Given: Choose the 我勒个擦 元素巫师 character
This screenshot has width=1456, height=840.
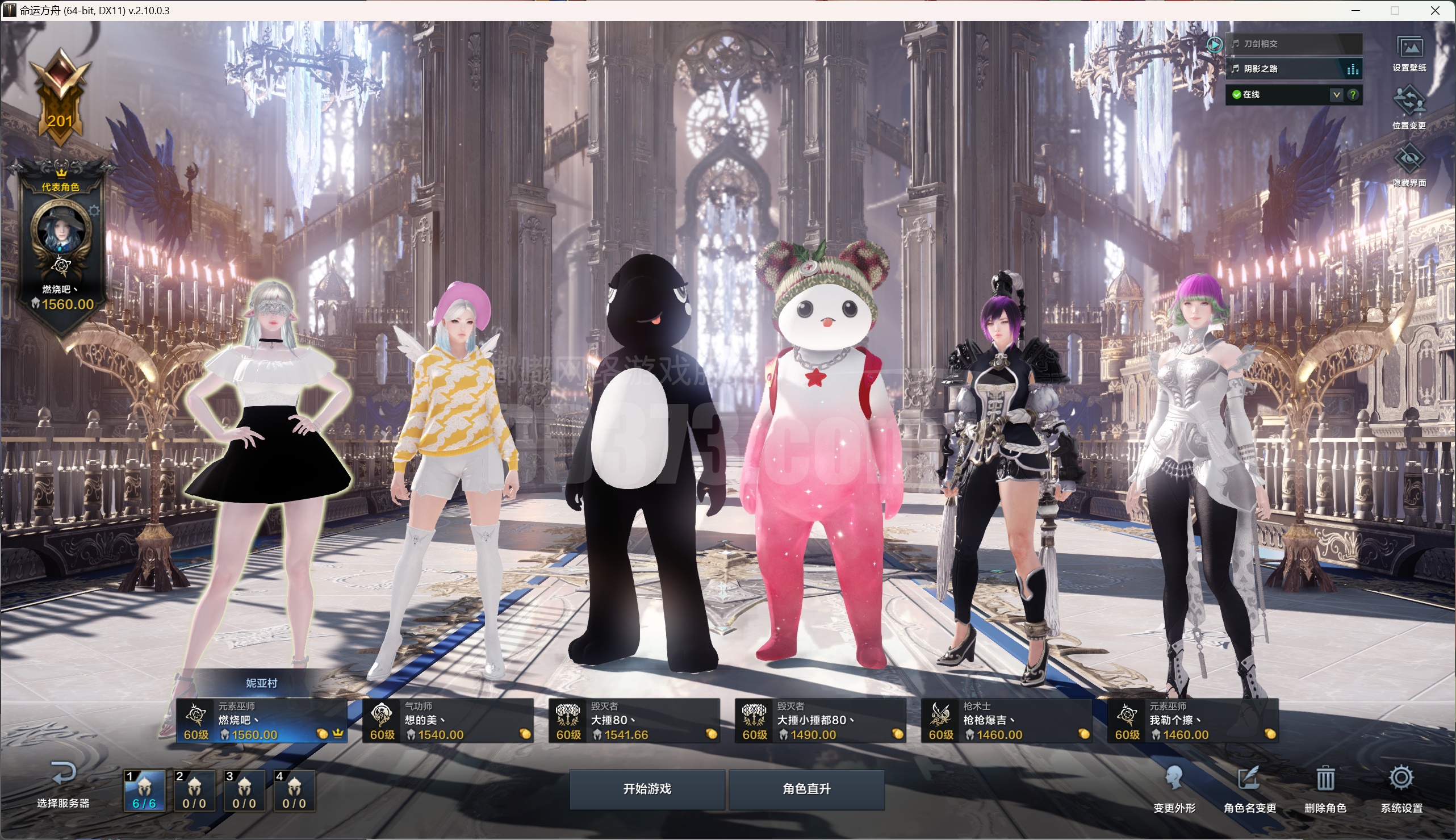Looking at the screenshot, I should click(1193, 721).
